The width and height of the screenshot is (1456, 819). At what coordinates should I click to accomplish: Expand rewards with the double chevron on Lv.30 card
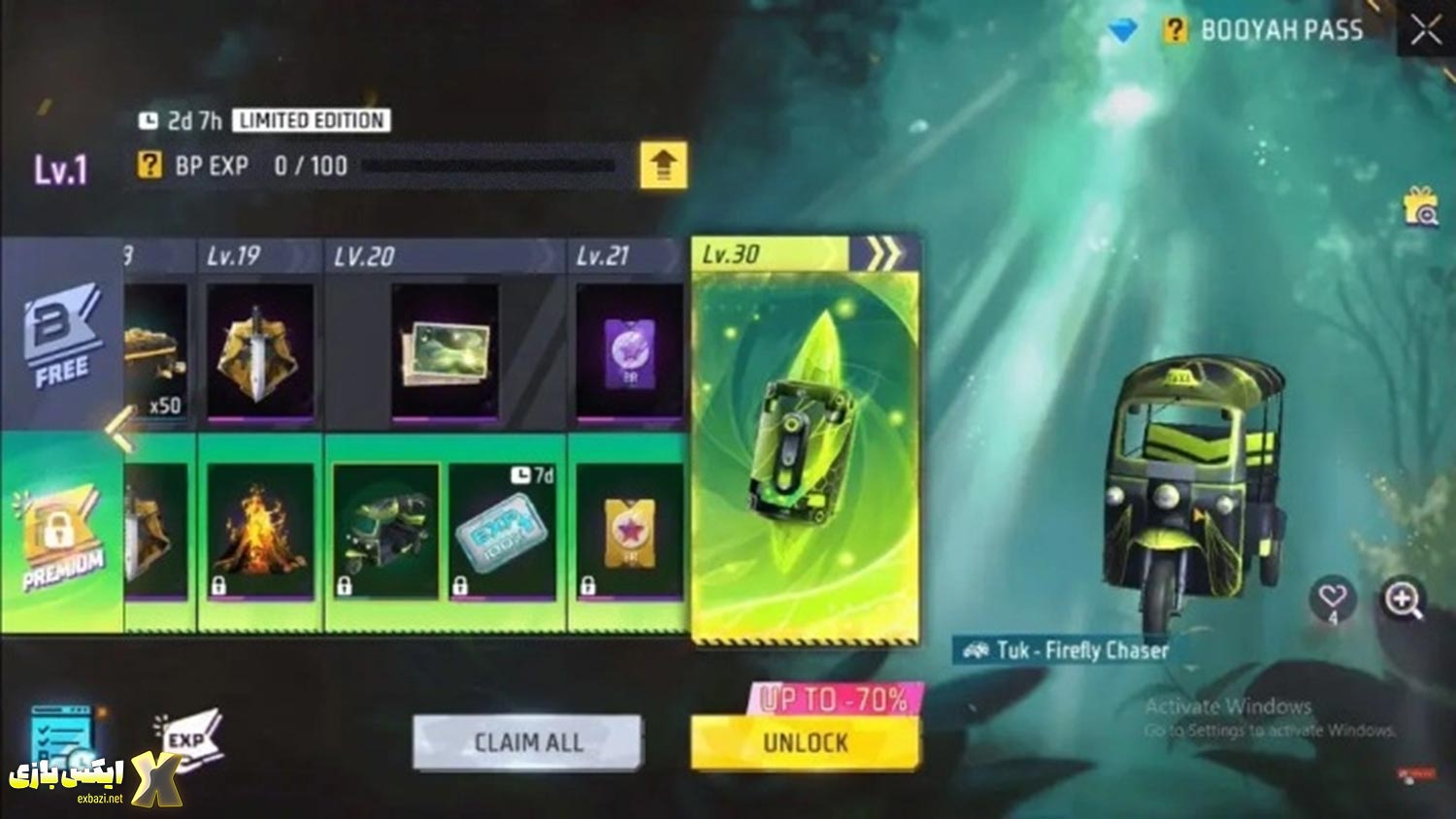[883, 253]
